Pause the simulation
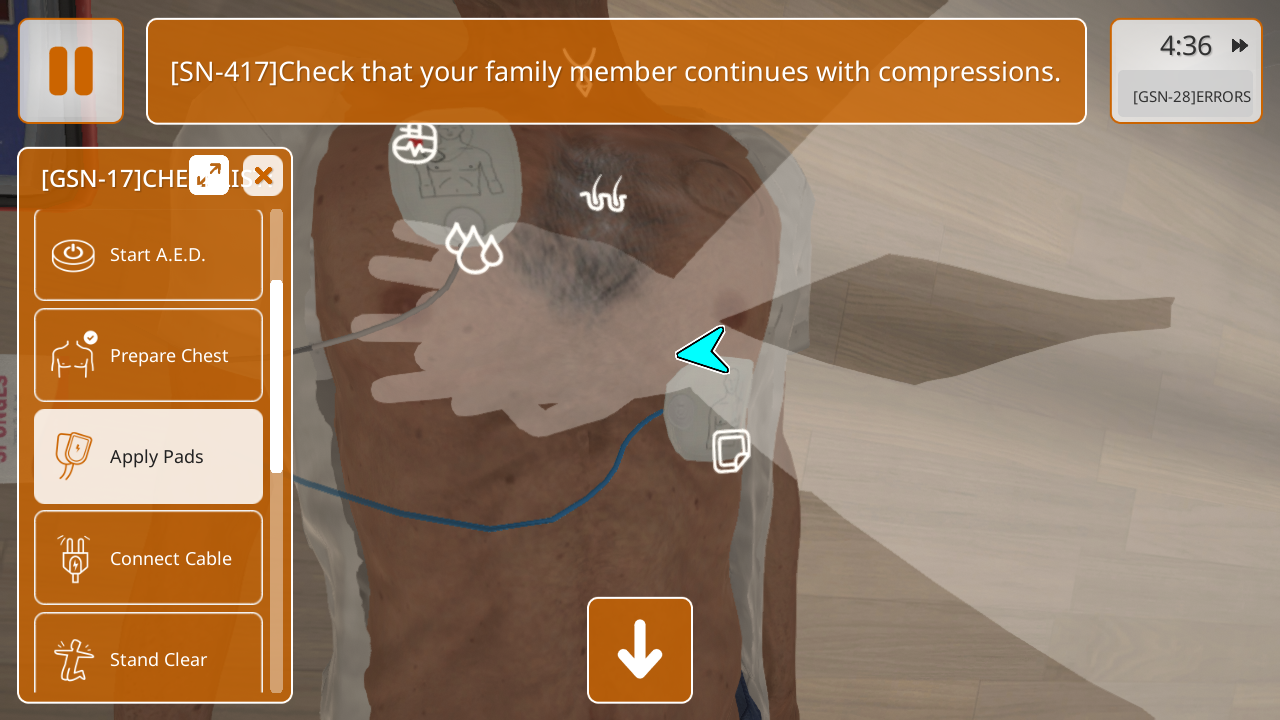1280x720 pixels. click(71, 71)
